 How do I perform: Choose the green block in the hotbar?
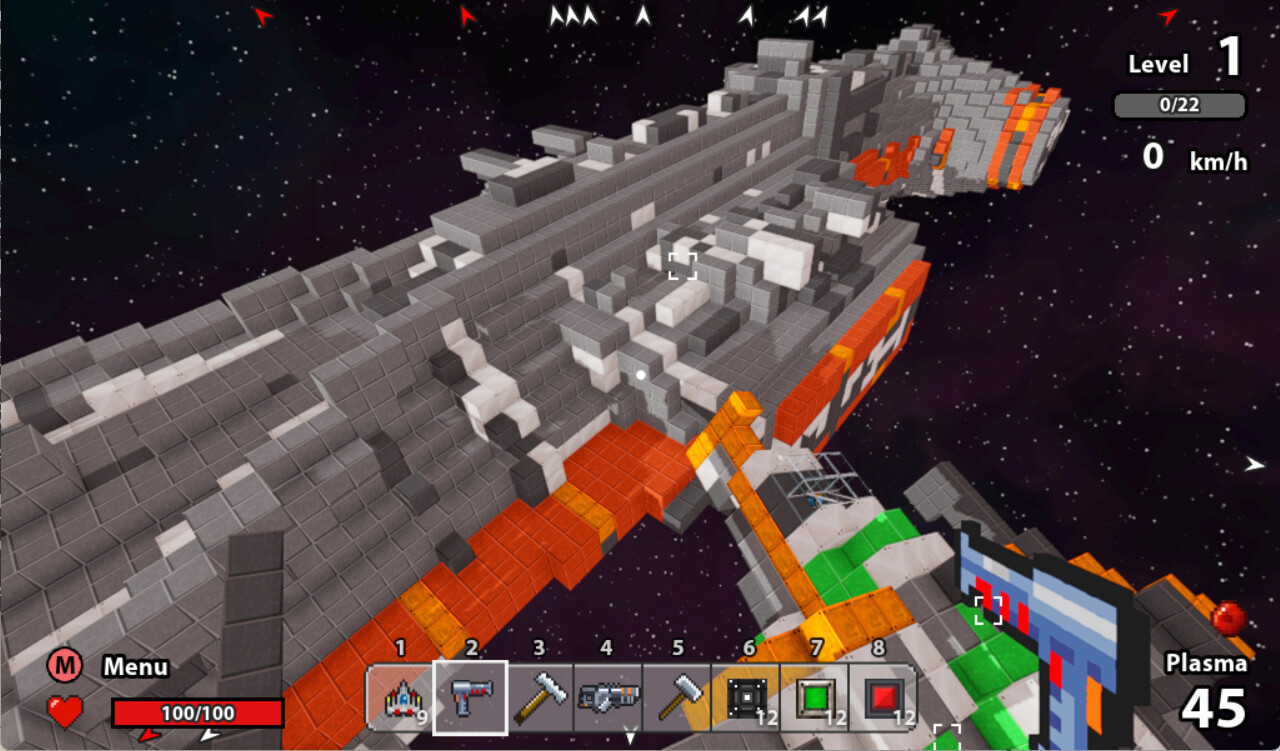(815, 697)
